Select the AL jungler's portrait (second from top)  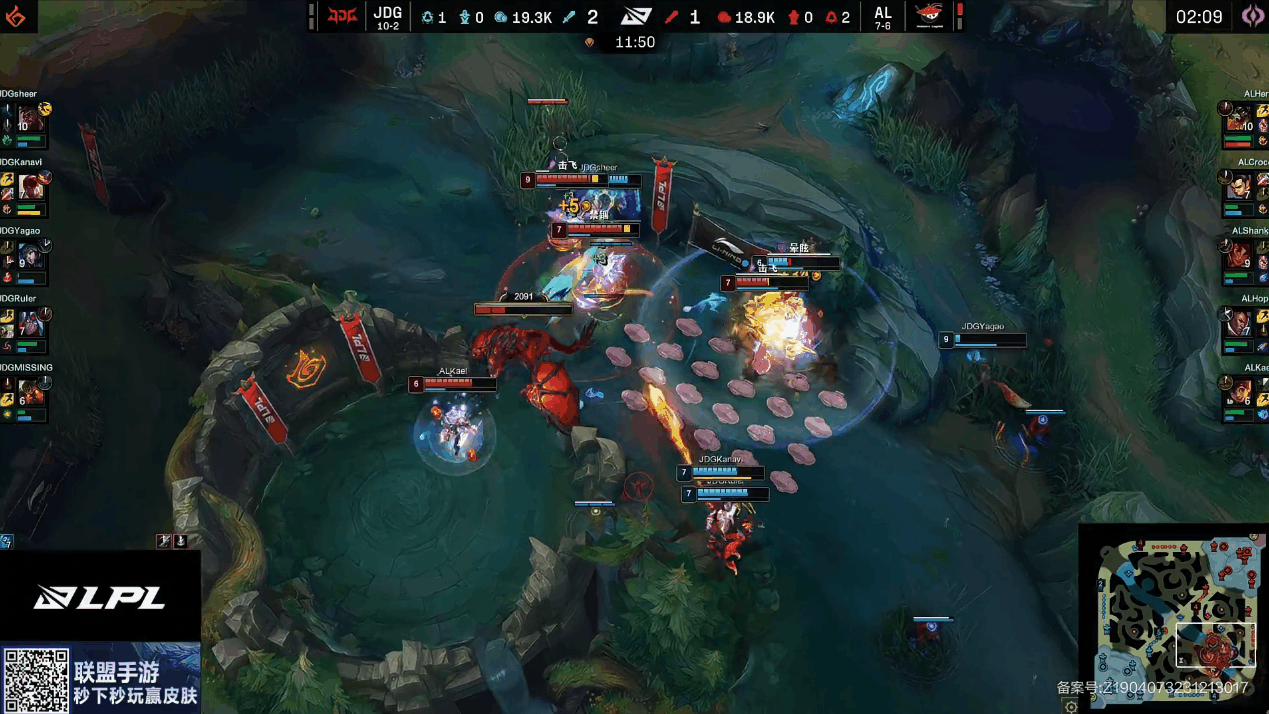click(x=1240, y=187)
